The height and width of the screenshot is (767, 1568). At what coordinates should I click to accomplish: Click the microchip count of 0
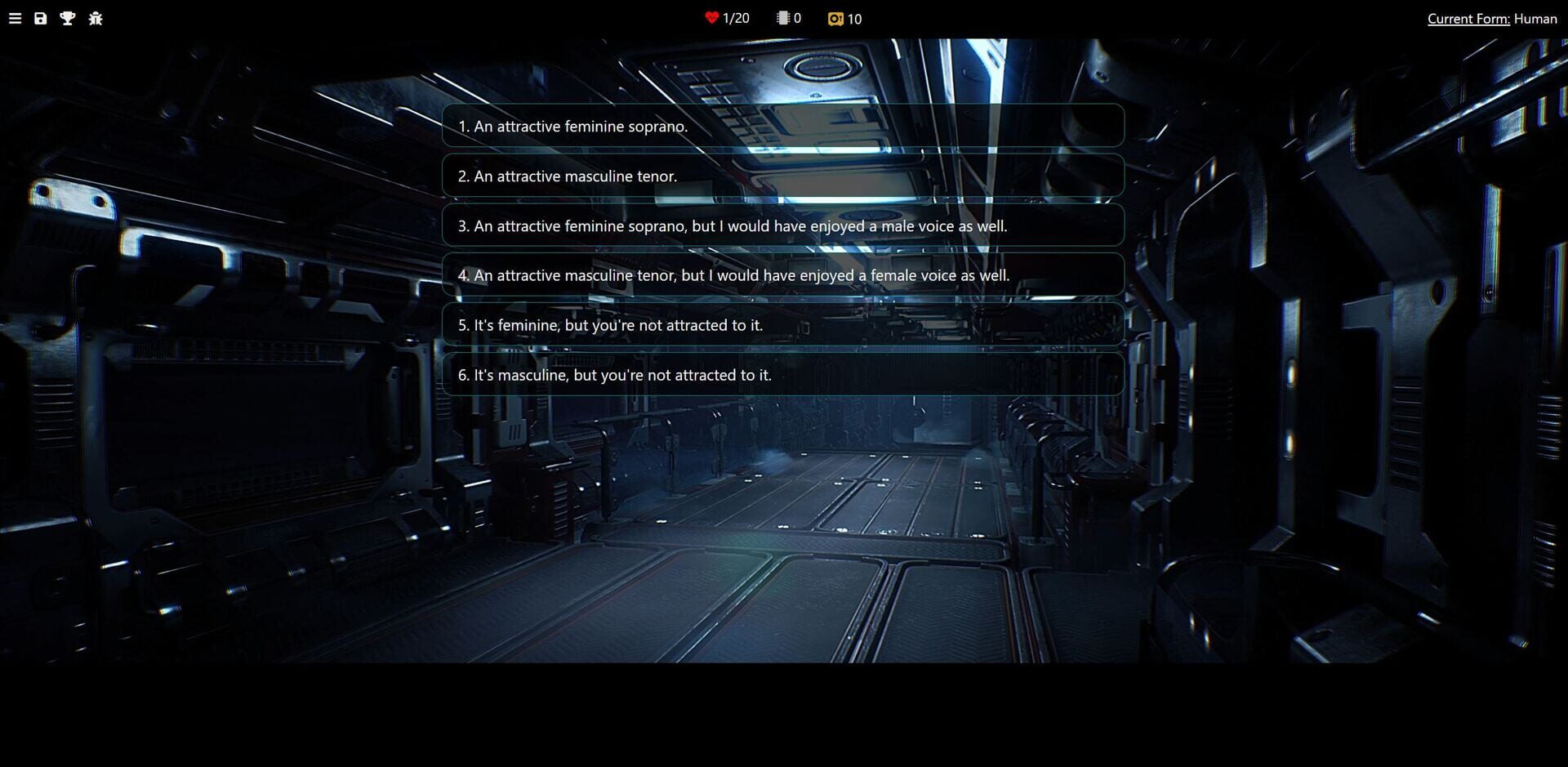(798, 17)
